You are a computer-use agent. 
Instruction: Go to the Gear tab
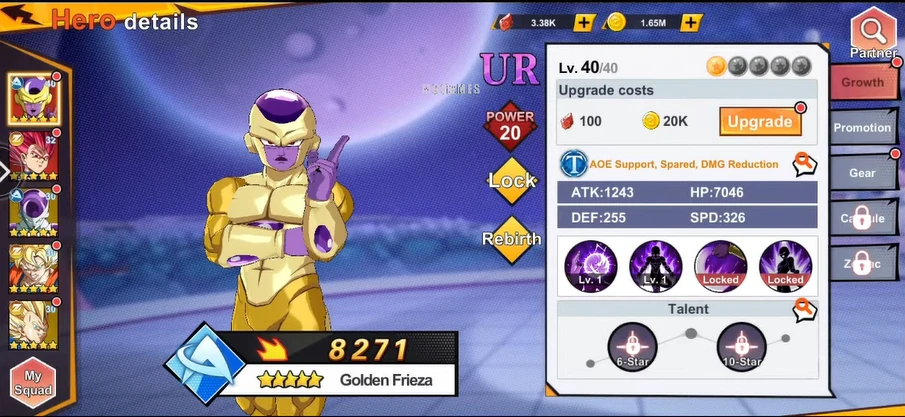pos(863,172)
